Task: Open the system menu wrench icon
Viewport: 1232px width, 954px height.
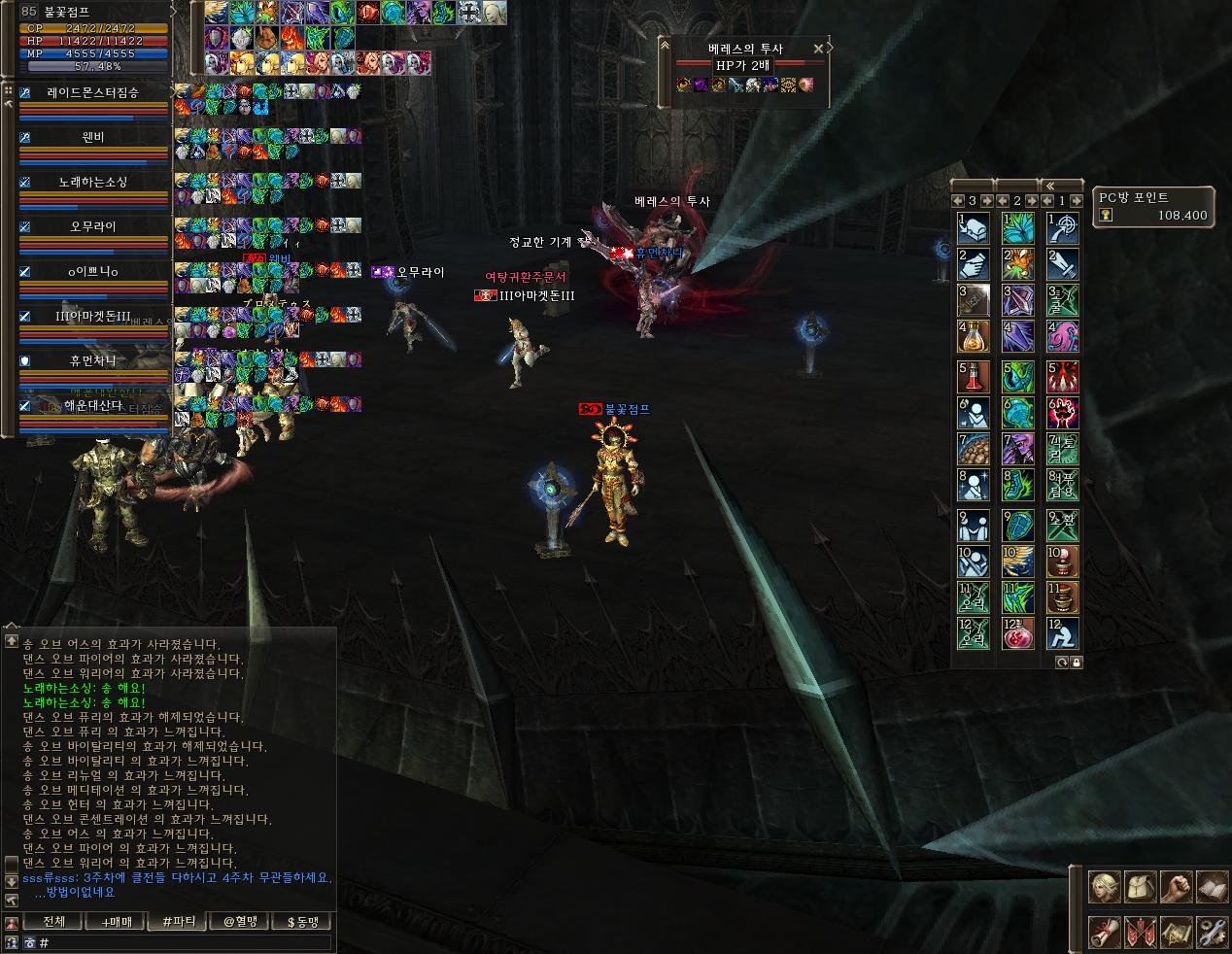Action: 1212,933
